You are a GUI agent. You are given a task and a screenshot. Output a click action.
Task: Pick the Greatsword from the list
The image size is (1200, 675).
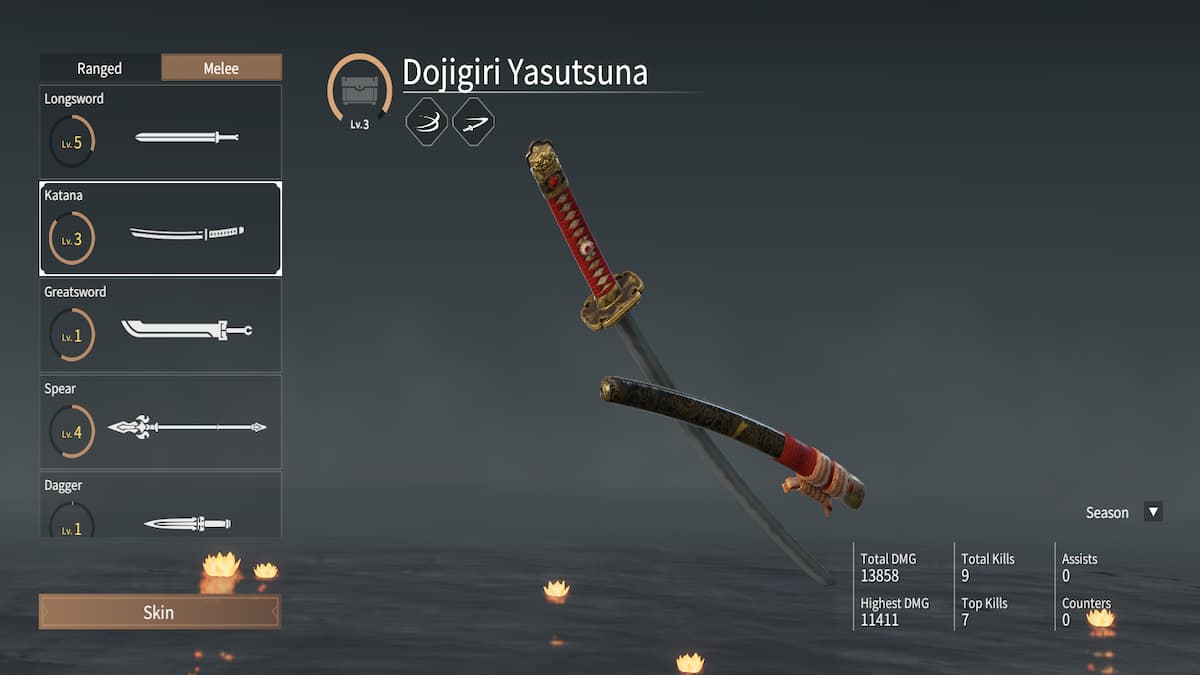[160, 326]
